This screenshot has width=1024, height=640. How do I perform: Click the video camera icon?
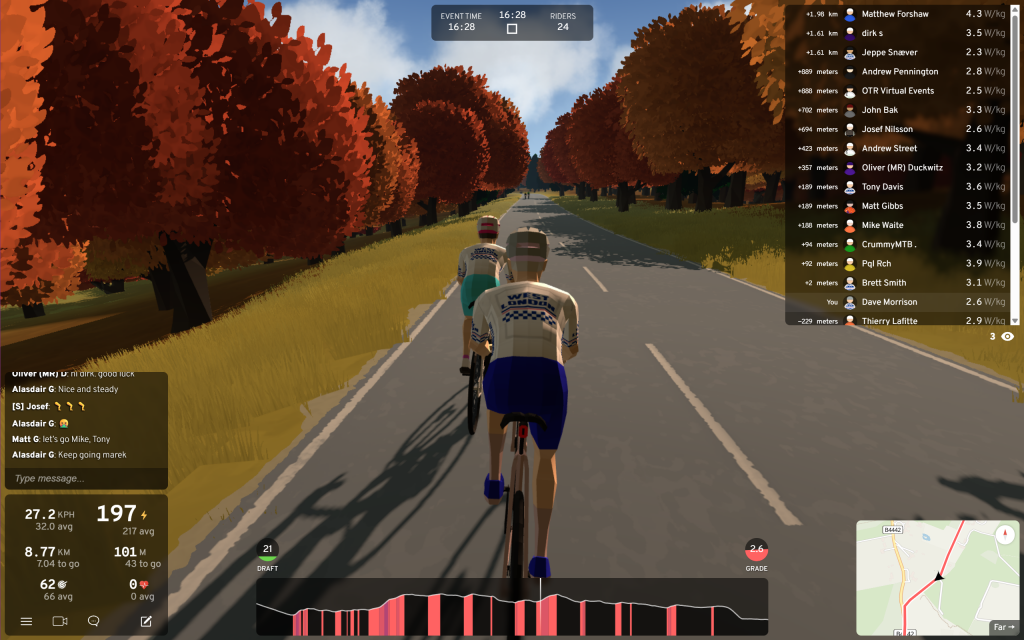(x=59, y=621)
